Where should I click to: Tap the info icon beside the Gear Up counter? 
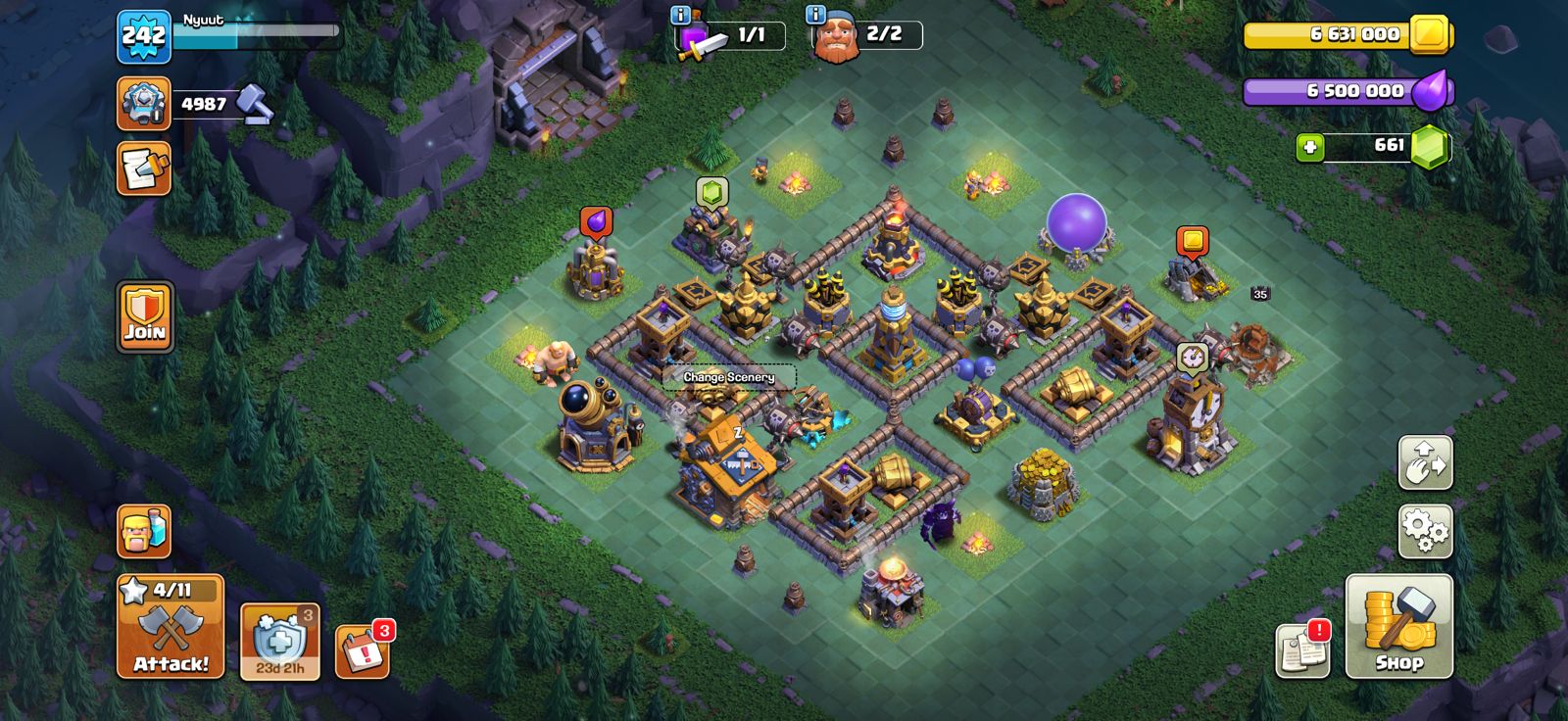[679, 14]
